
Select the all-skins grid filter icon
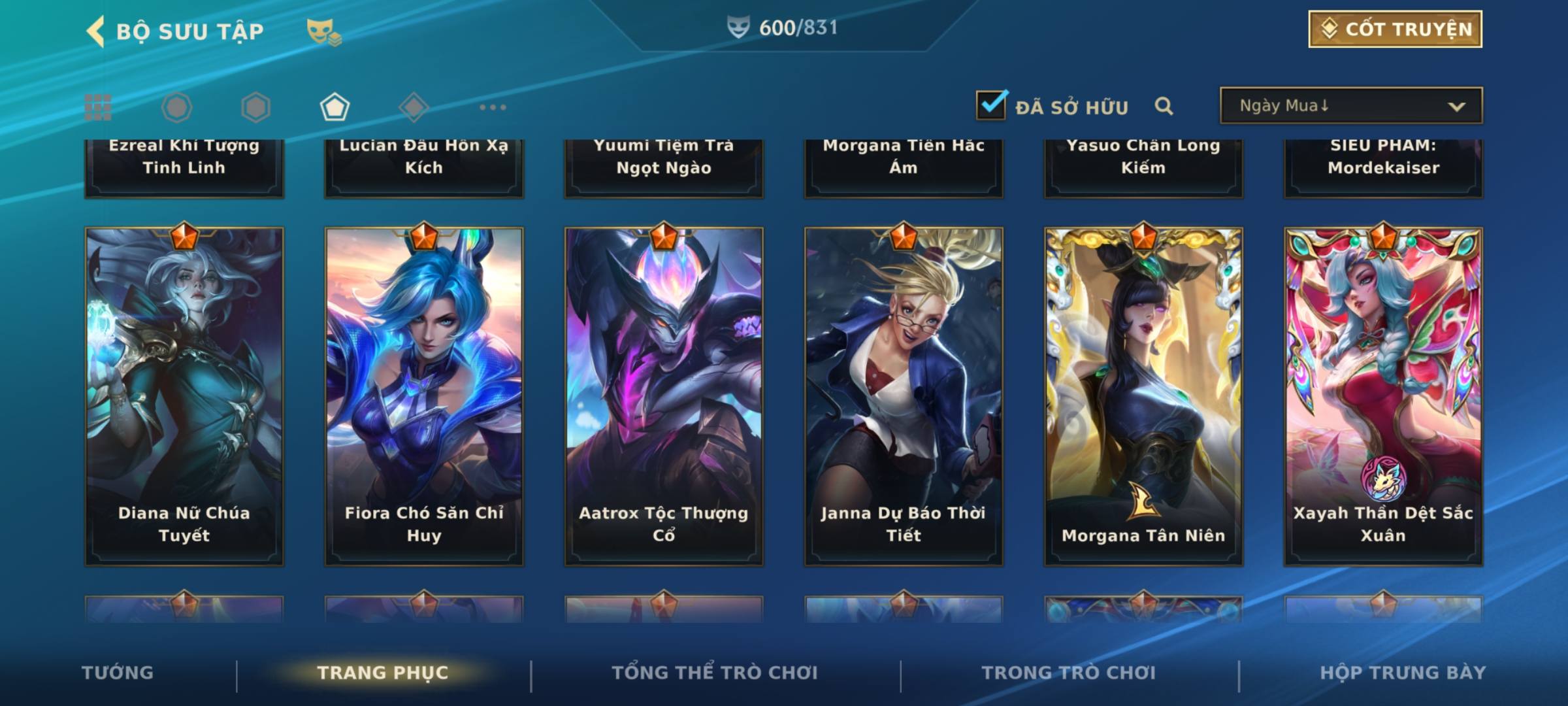[98, 107]
